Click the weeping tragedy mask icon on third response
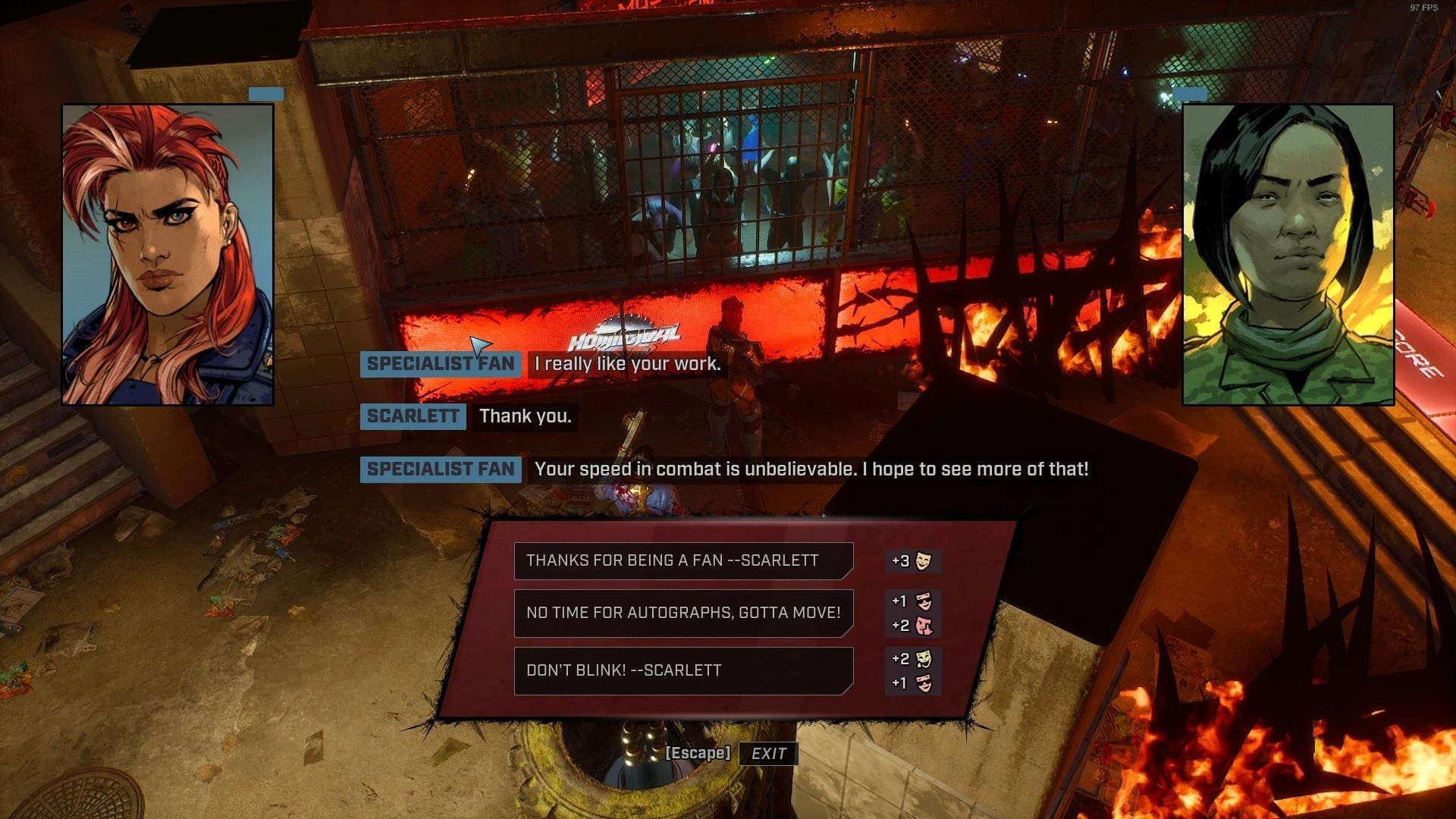This screenshot has height=819, width=1456. click(x=924, y=658)
